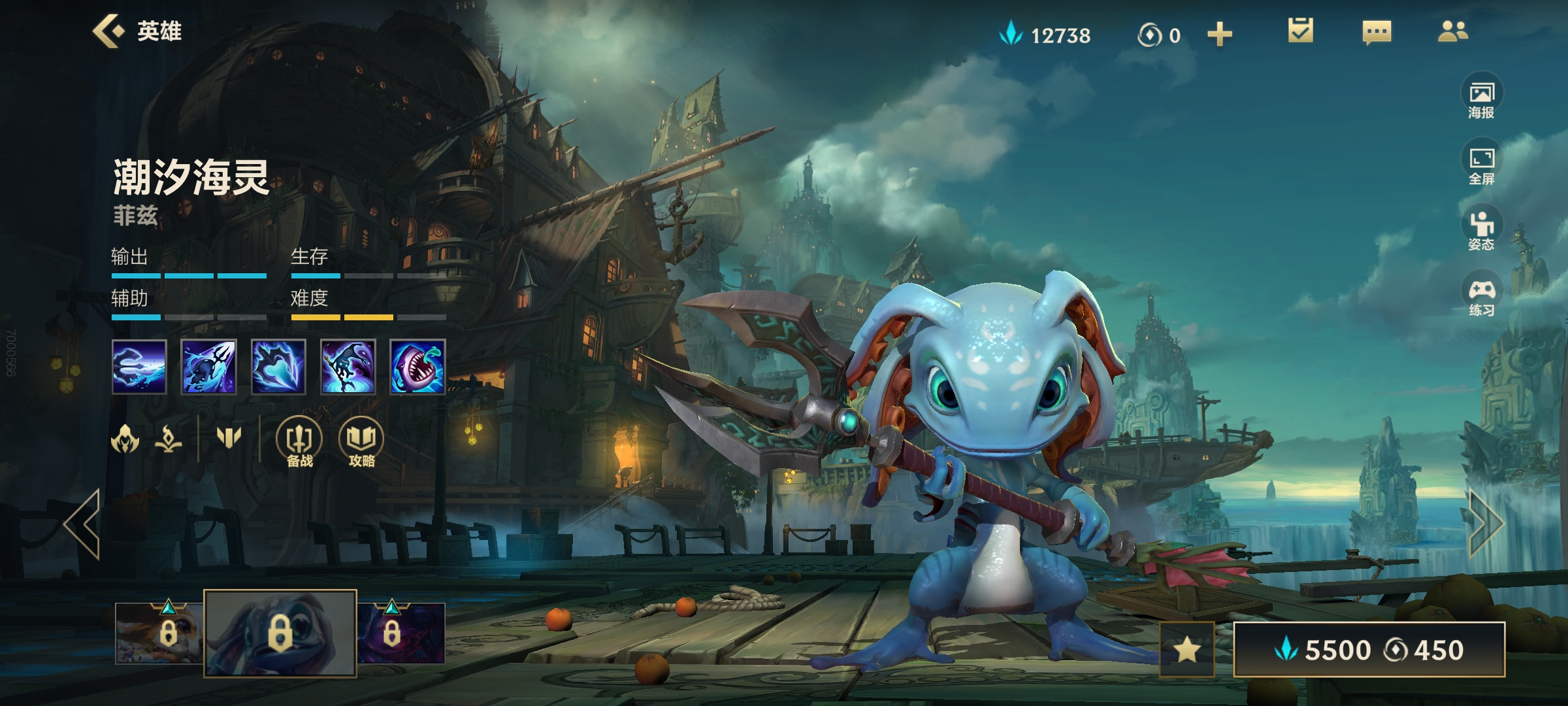Select the locked purple skin thumbnail
This screenshot has height=706, width=1568.
click(x=401, y=633)
